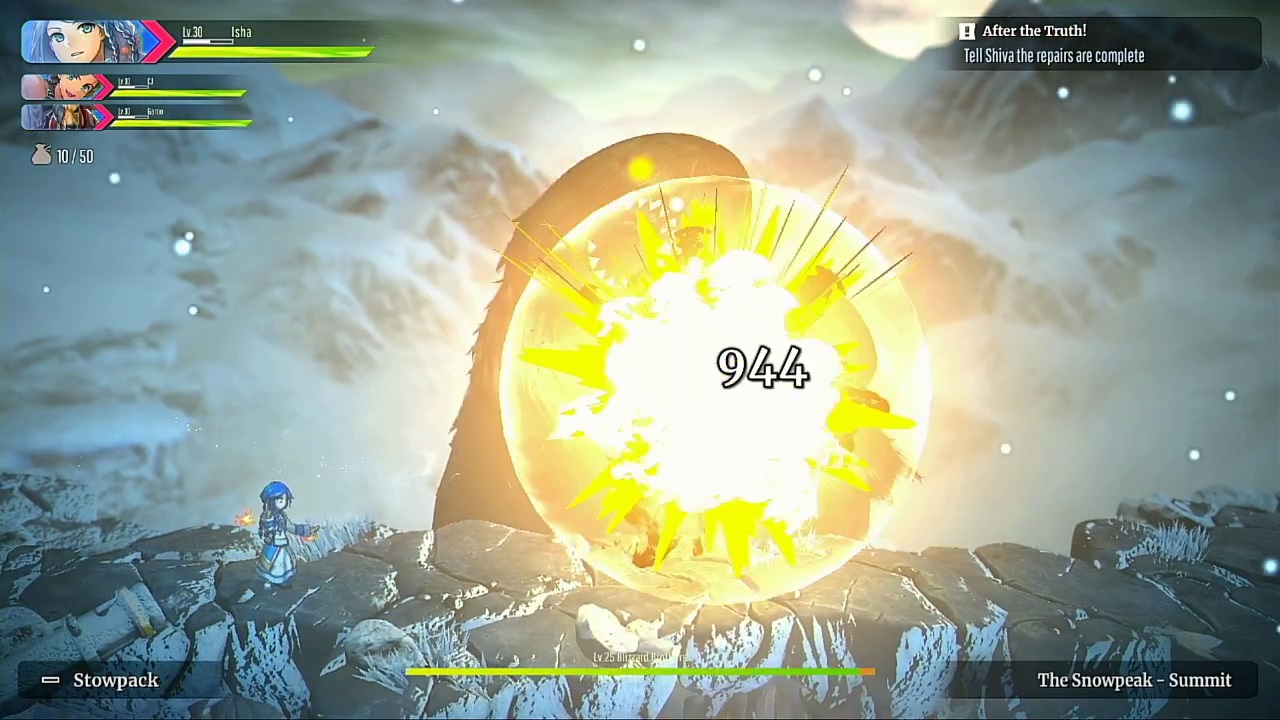Click the Blizzard Brothers enemy health bar

(640, 672)
